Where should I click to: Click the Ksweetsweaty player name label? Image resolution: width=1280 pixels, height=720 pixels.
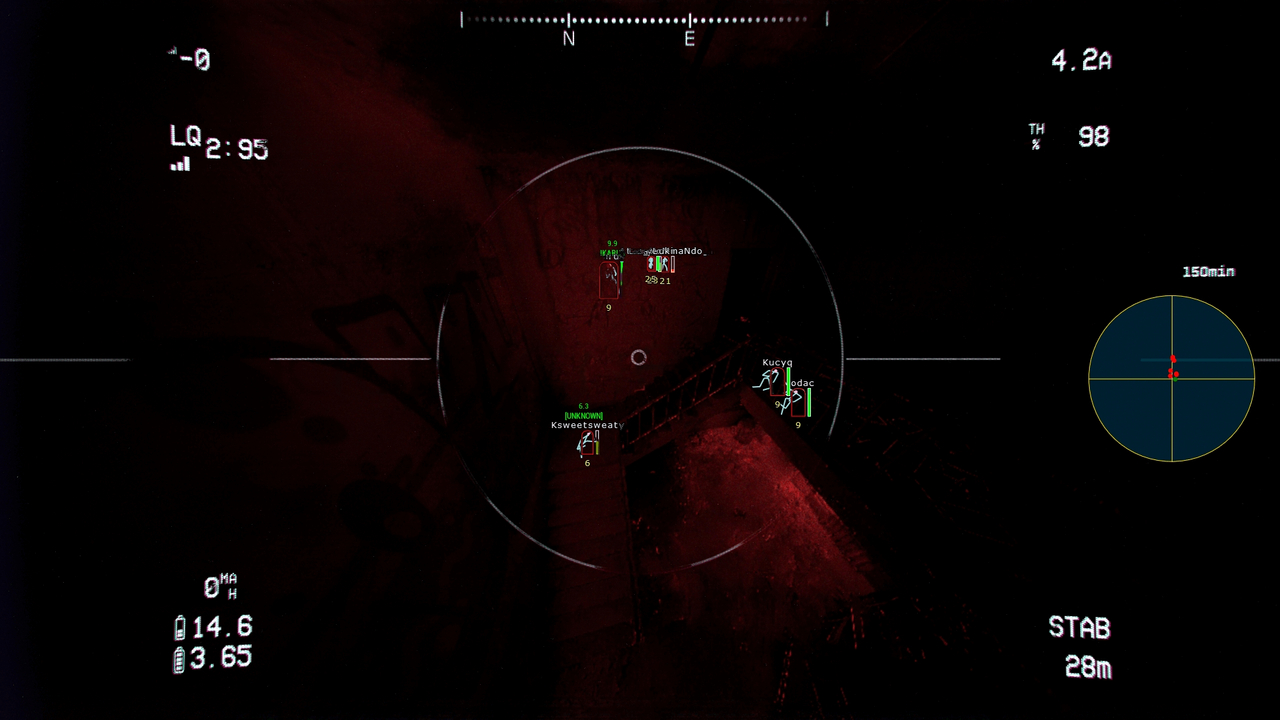585,425
